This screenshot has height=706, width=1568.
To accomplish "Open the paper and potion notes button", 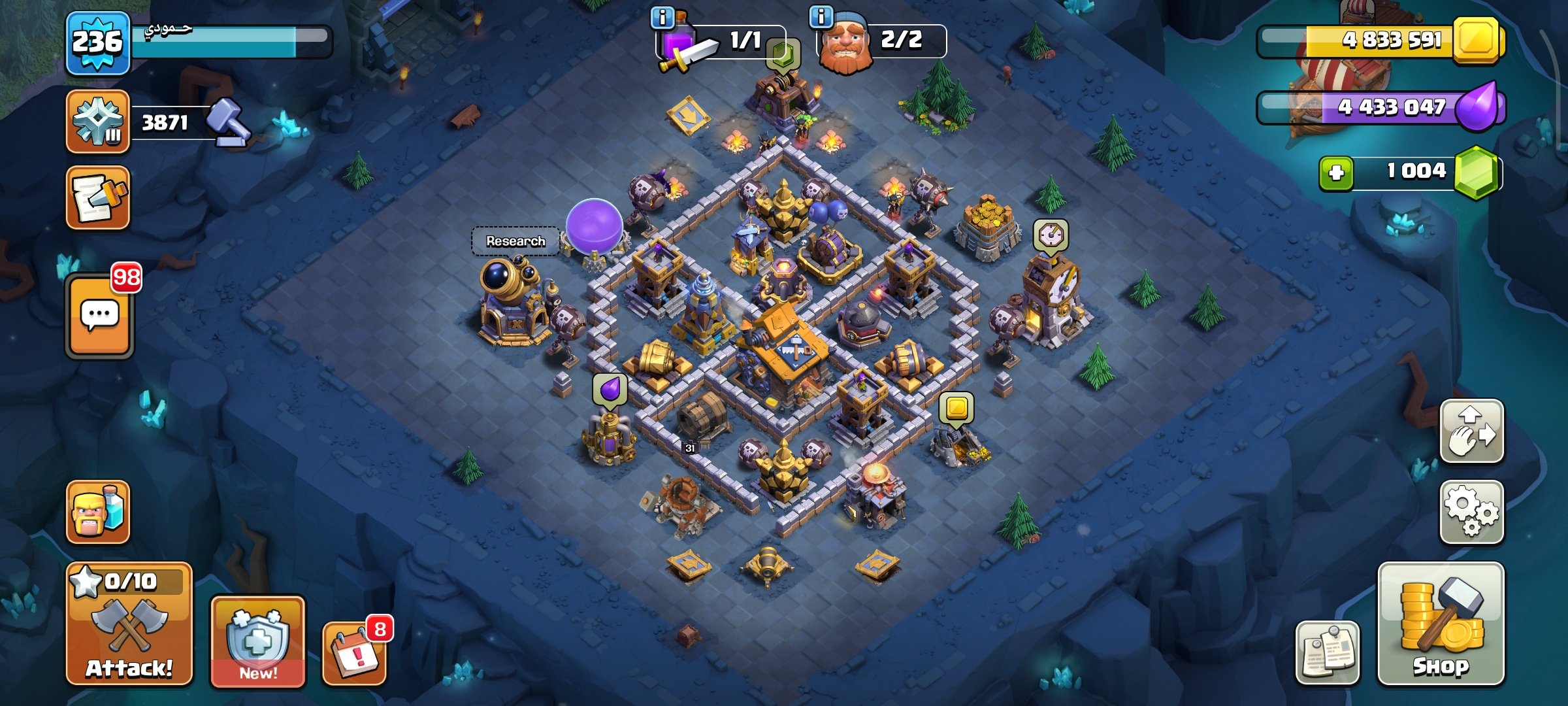I will coord(98,197).
